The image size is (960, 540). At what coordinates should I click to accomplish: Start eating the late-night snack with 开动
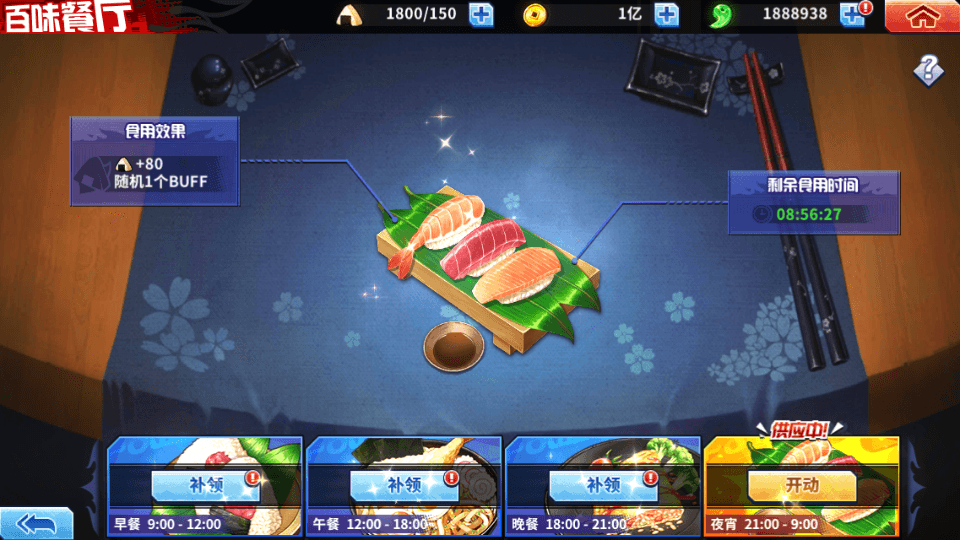tap(801, 485)
